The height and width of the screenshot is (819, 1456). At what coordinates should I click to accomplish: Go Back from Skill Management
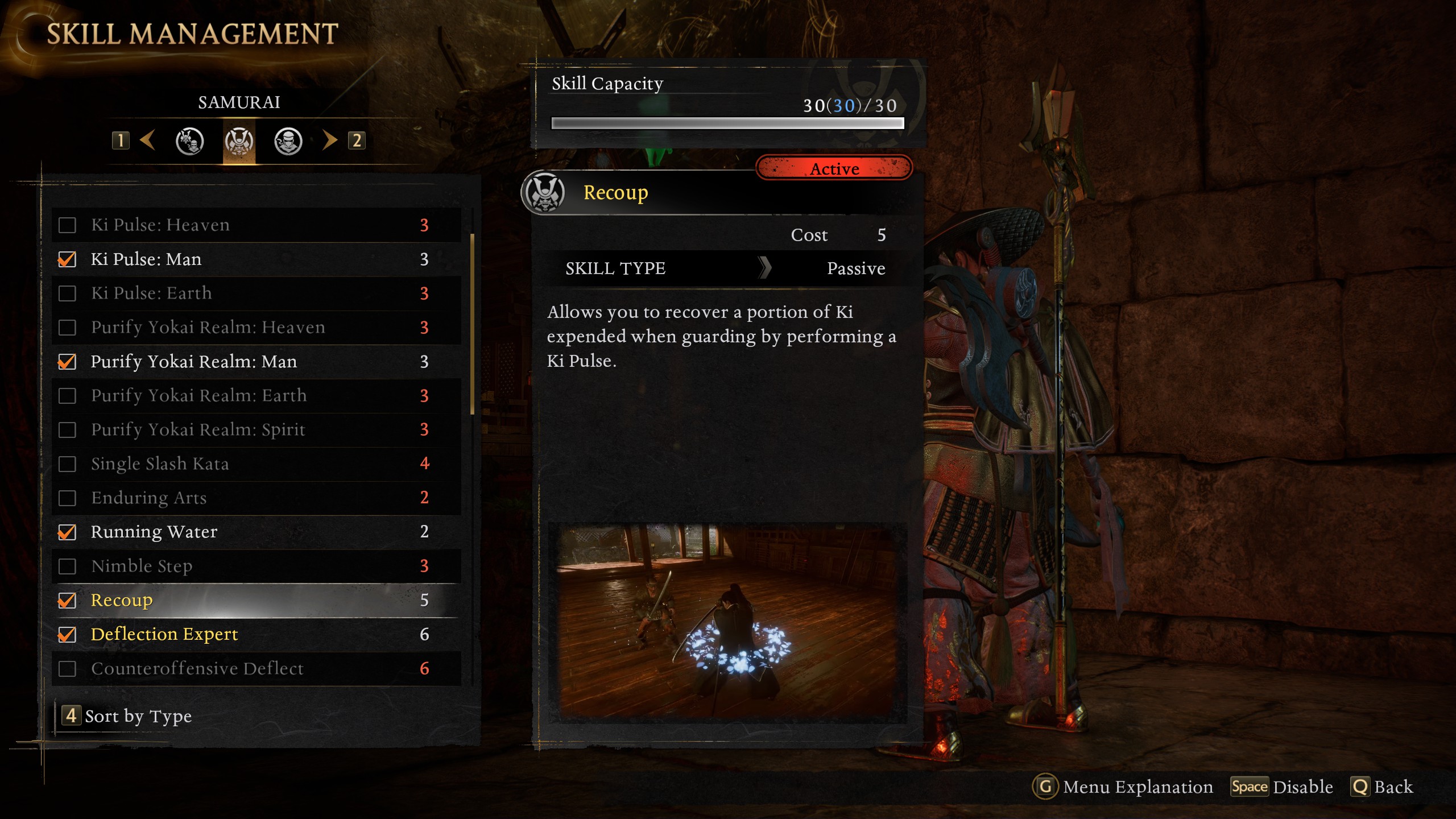pyautogui.click(x=1383, y=787)
